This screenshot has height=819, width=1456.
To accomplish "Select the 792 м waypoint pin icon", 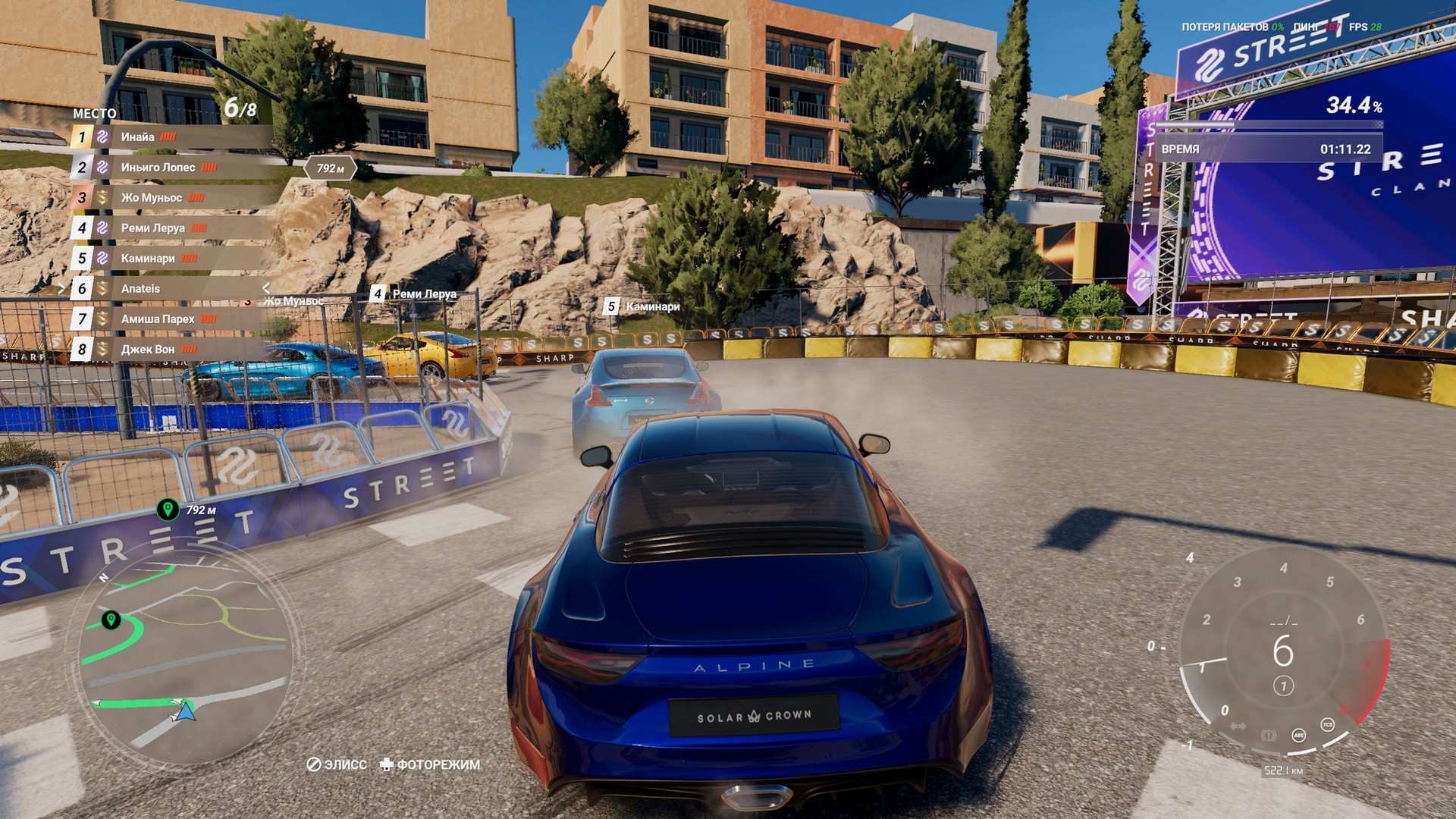I will pos(168,509).
